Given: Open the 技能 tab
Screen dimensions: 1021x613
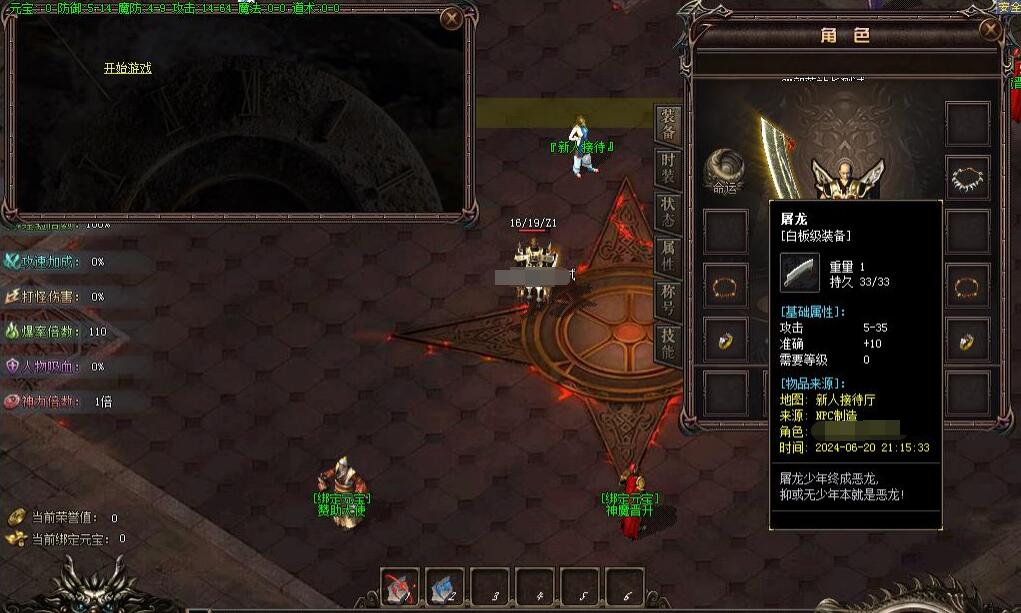Looking at the screenshot, I should (667, 343).
